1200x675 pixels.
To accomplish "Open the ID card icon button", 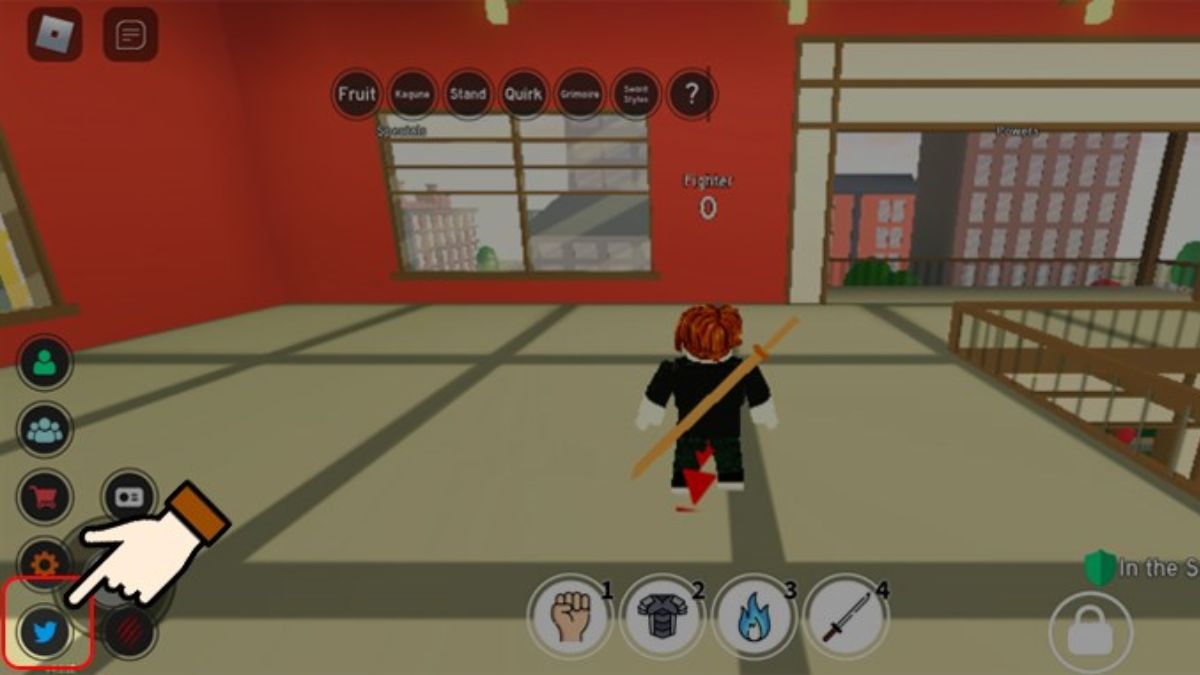I will (x=129, y=497).
